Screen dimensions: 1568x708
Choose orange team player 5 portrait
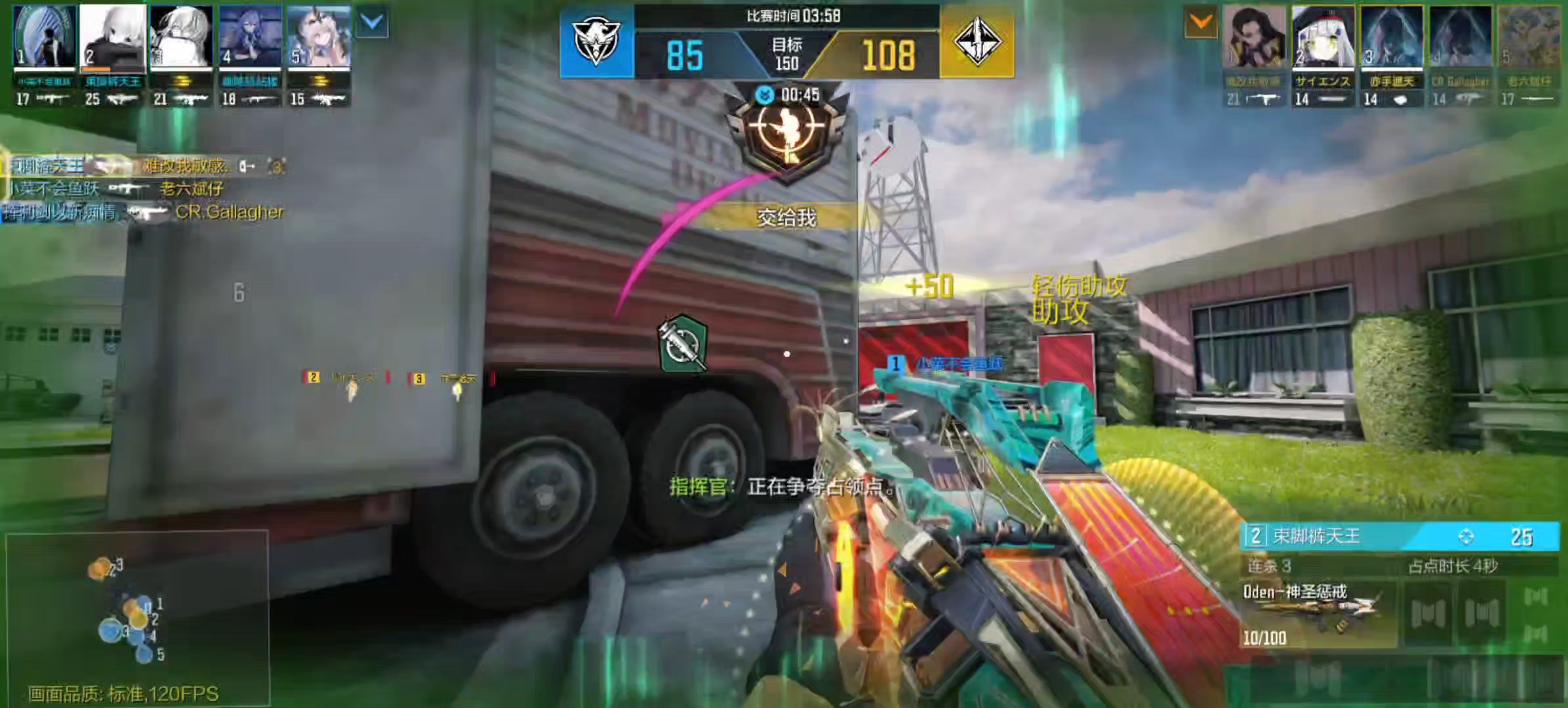click(1529, 37)
